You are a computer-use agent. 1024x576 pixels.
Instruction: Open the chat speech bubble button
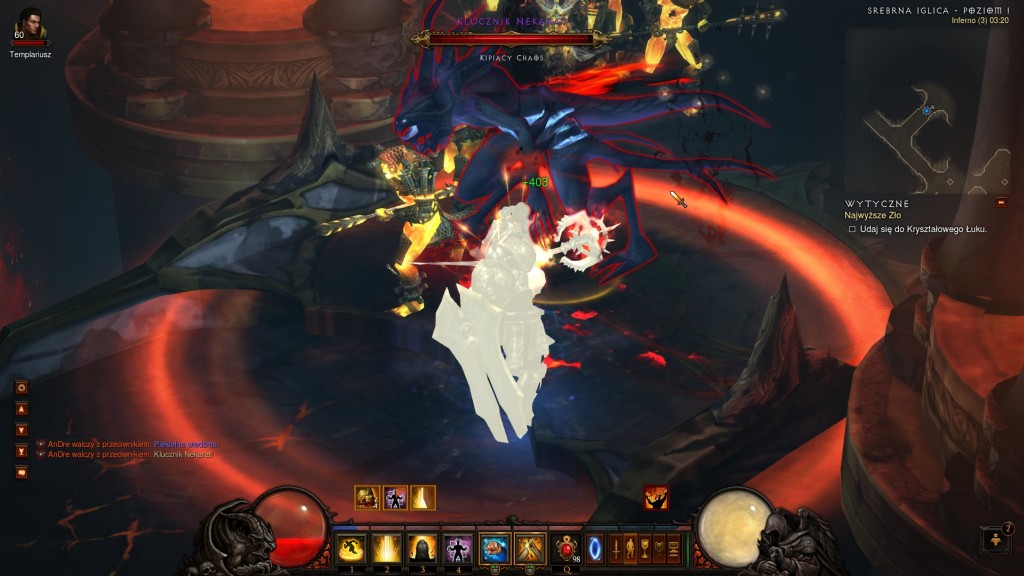tap(21, 472)
